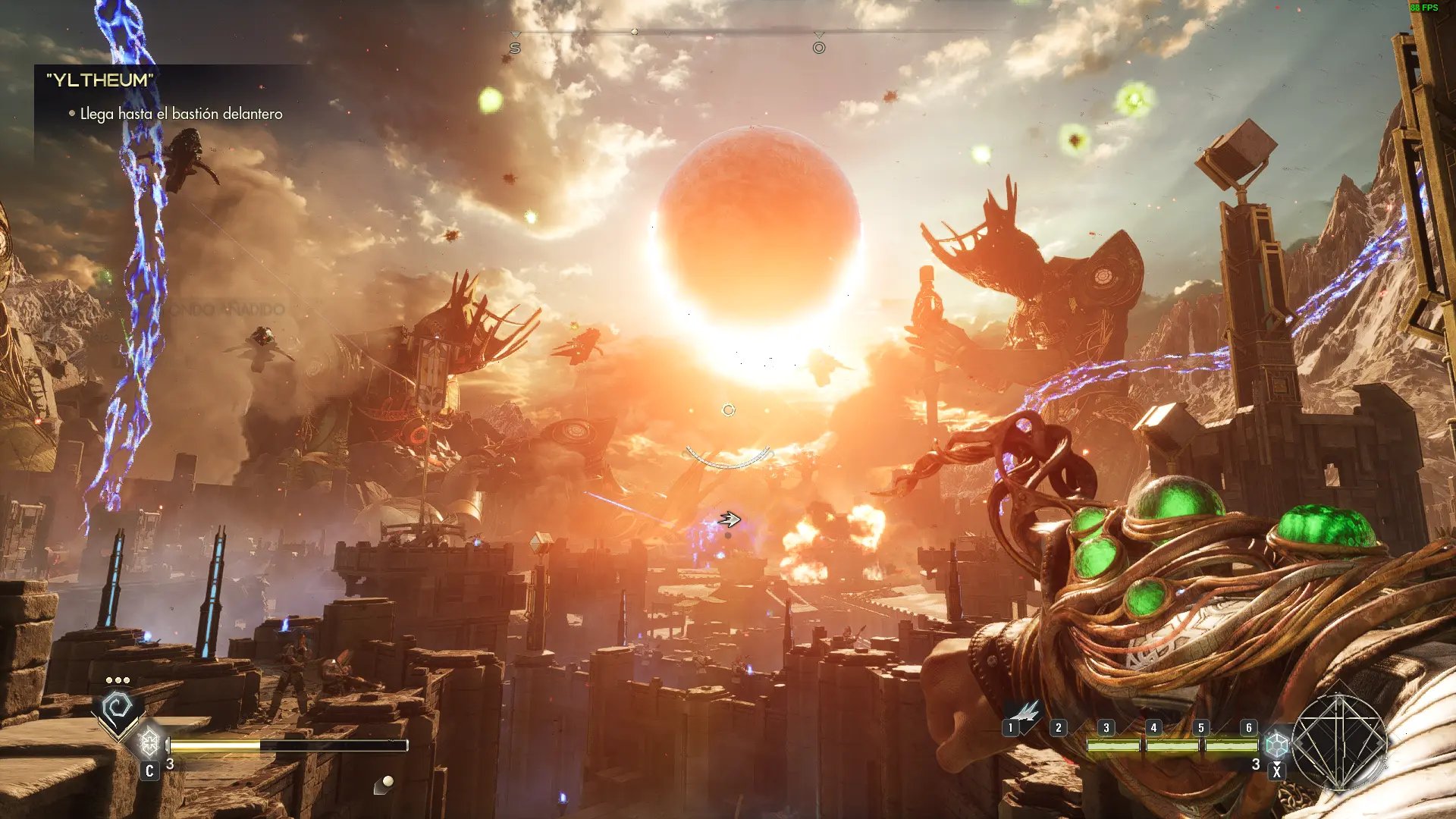The height and width of the screenshot is (819, 1456).
Task: Select the "Llega hasta el bastión delantero" objective
Action: (180, 114)
